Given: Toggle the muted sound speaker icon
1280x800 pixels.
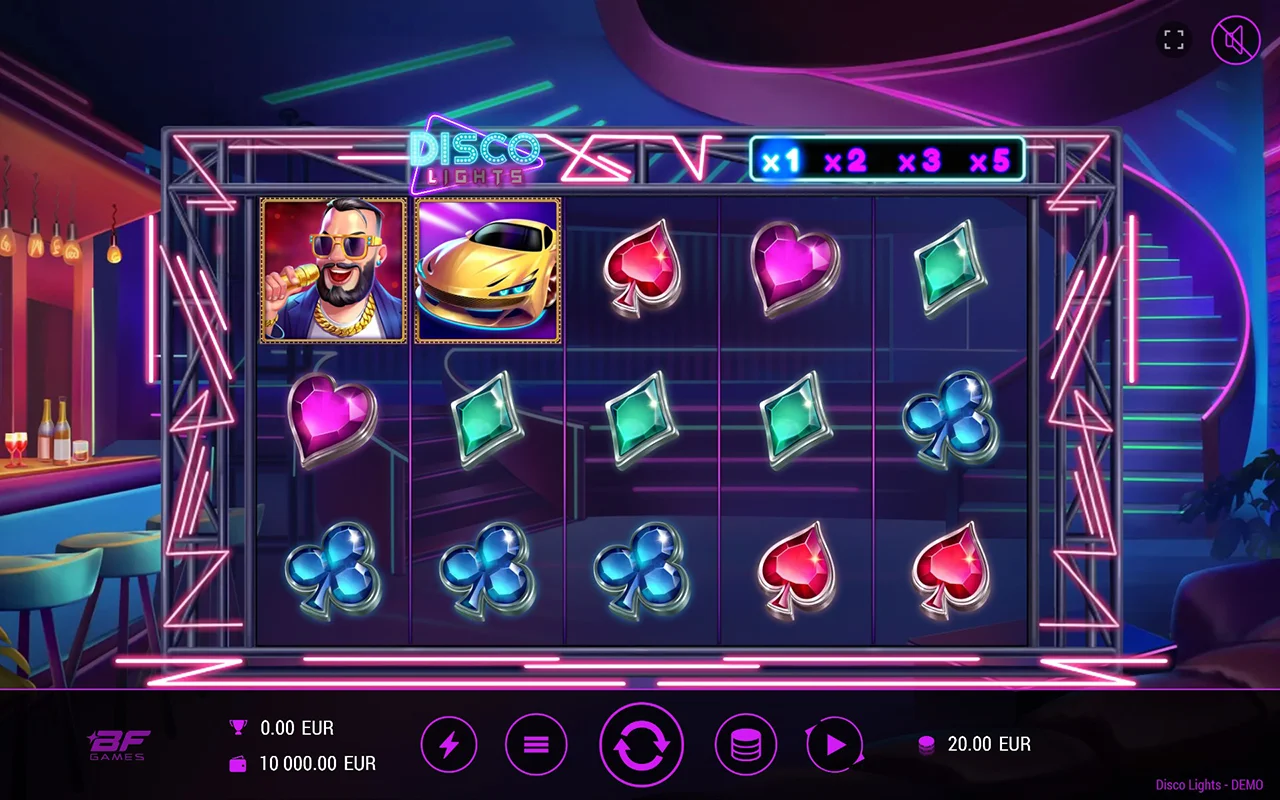Looking at the screenshot, I should click(x=1236, y=41).
